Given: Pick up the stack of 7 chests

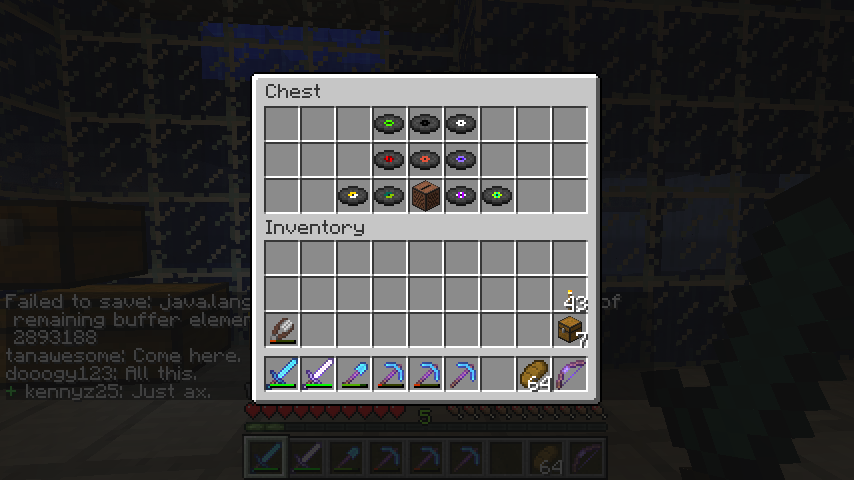Looking at the screenshot, I should point(570,329).
